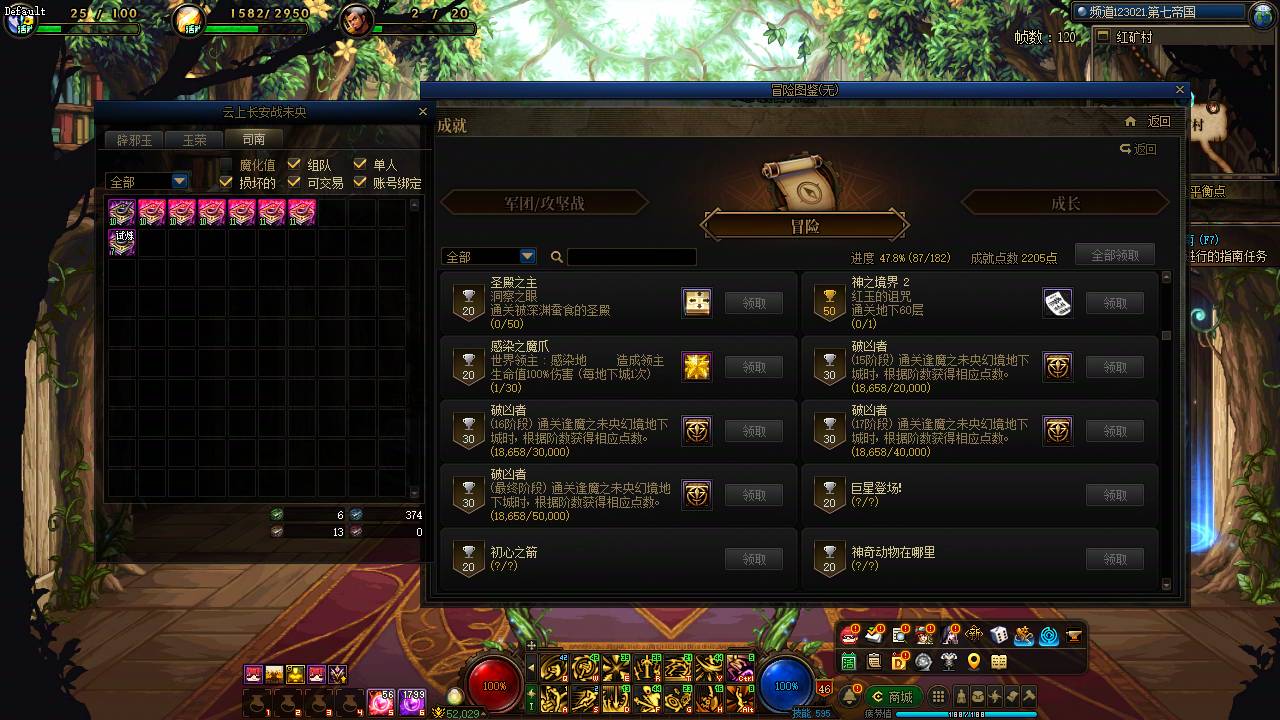
Task: Uncheck the 组队 filter checkbox
Action: coord(295,164)
